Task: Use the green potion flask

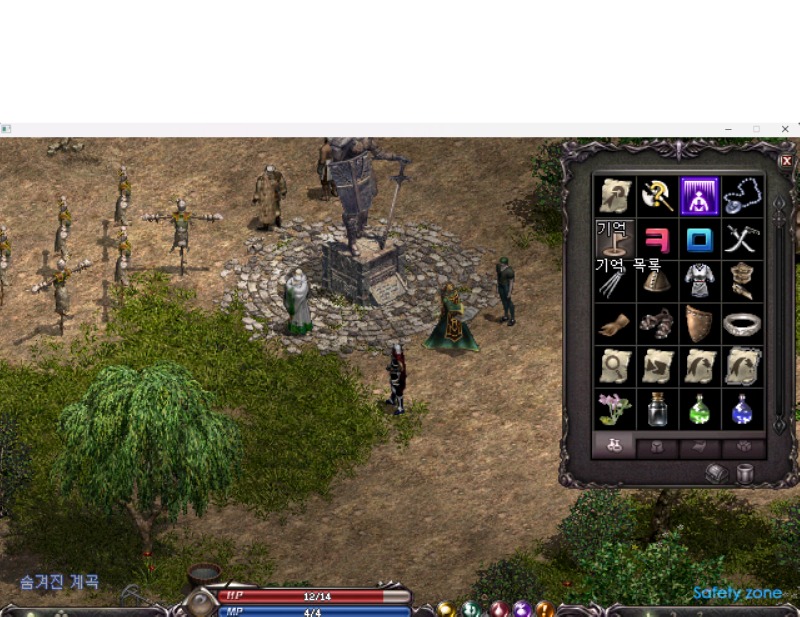Action: tap(699, 408)
